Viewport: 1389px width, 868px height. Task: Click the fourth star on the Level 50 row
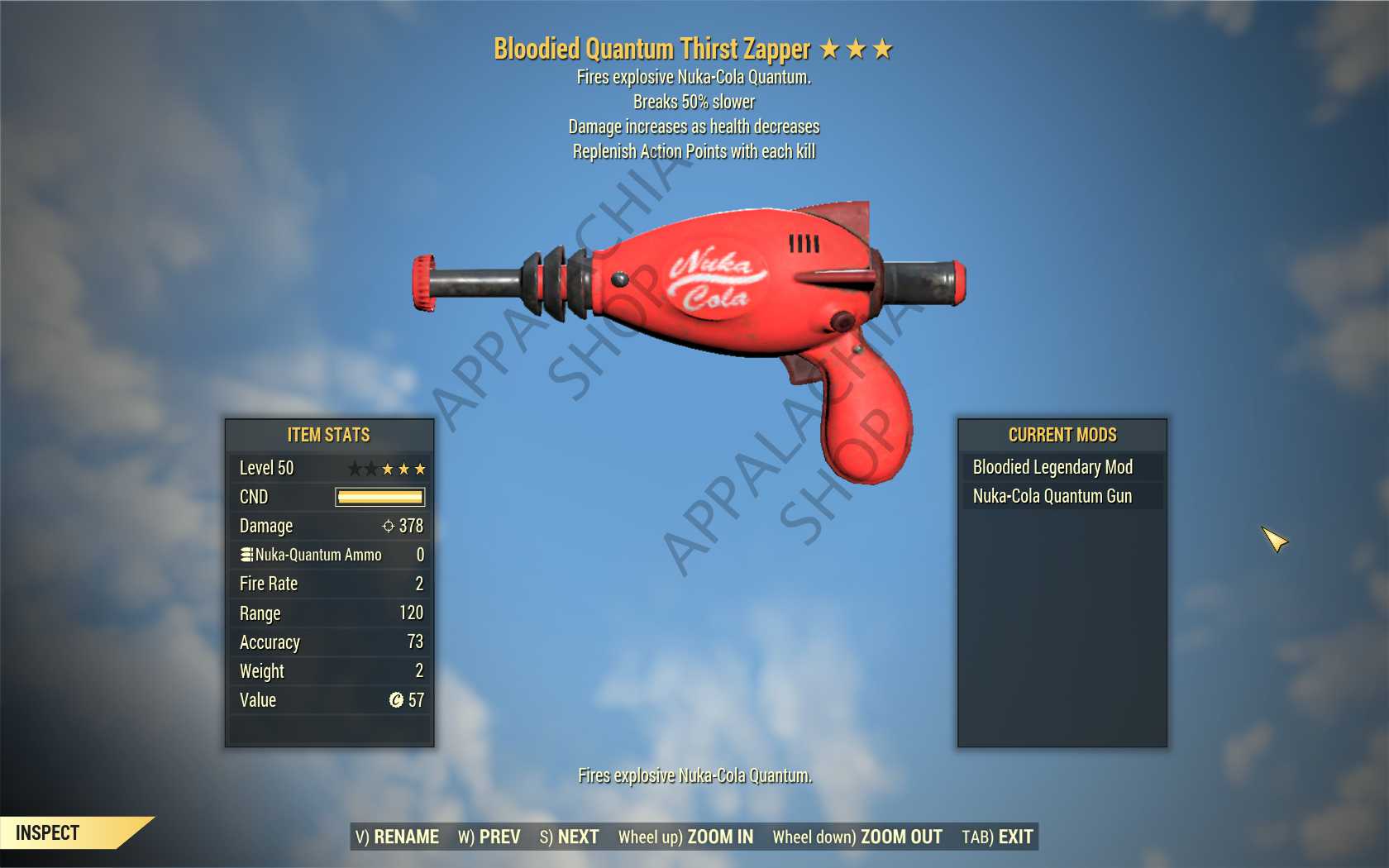403,469
